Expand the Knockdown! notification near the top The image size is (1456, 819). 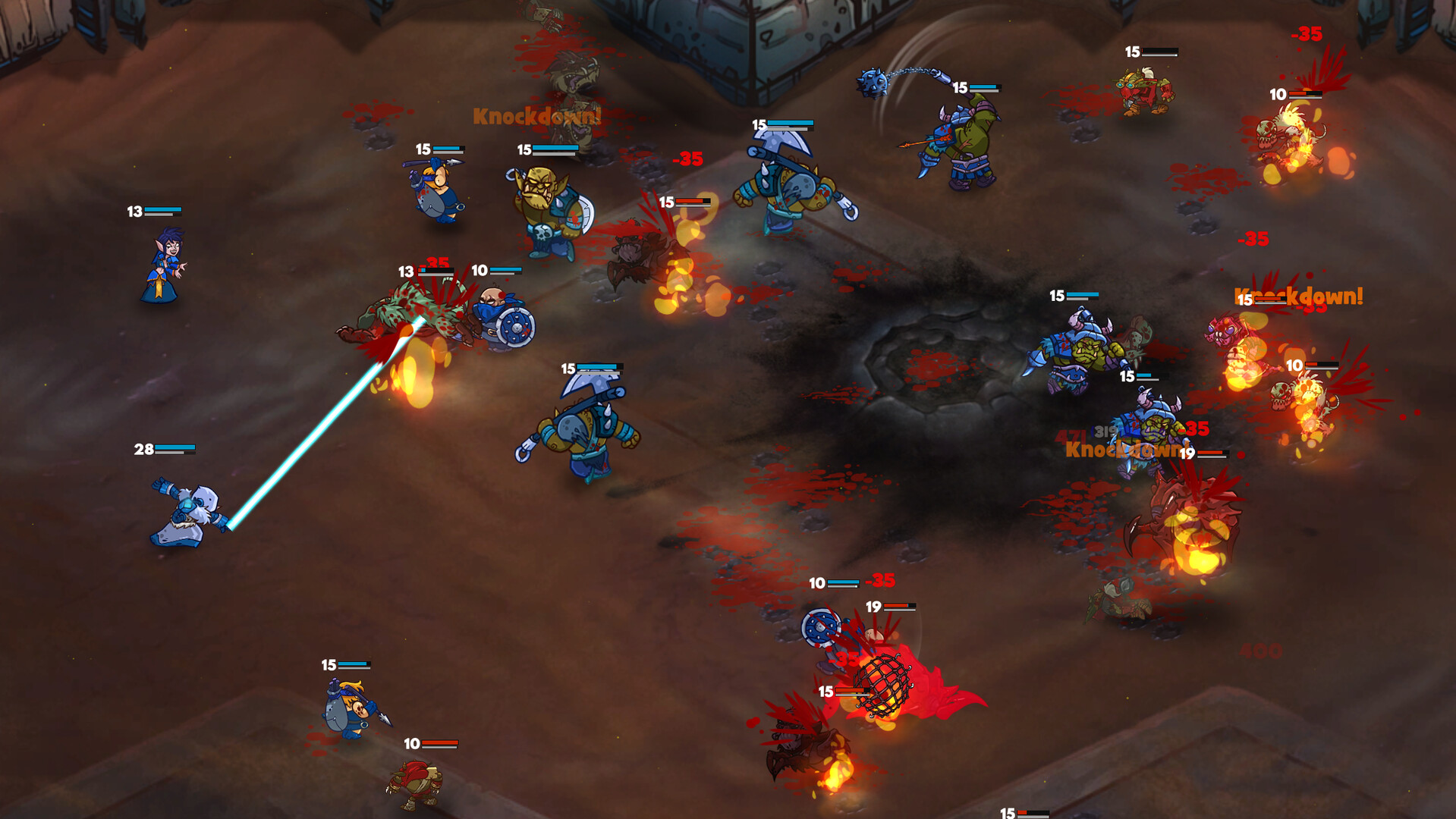tap(535, 115)
